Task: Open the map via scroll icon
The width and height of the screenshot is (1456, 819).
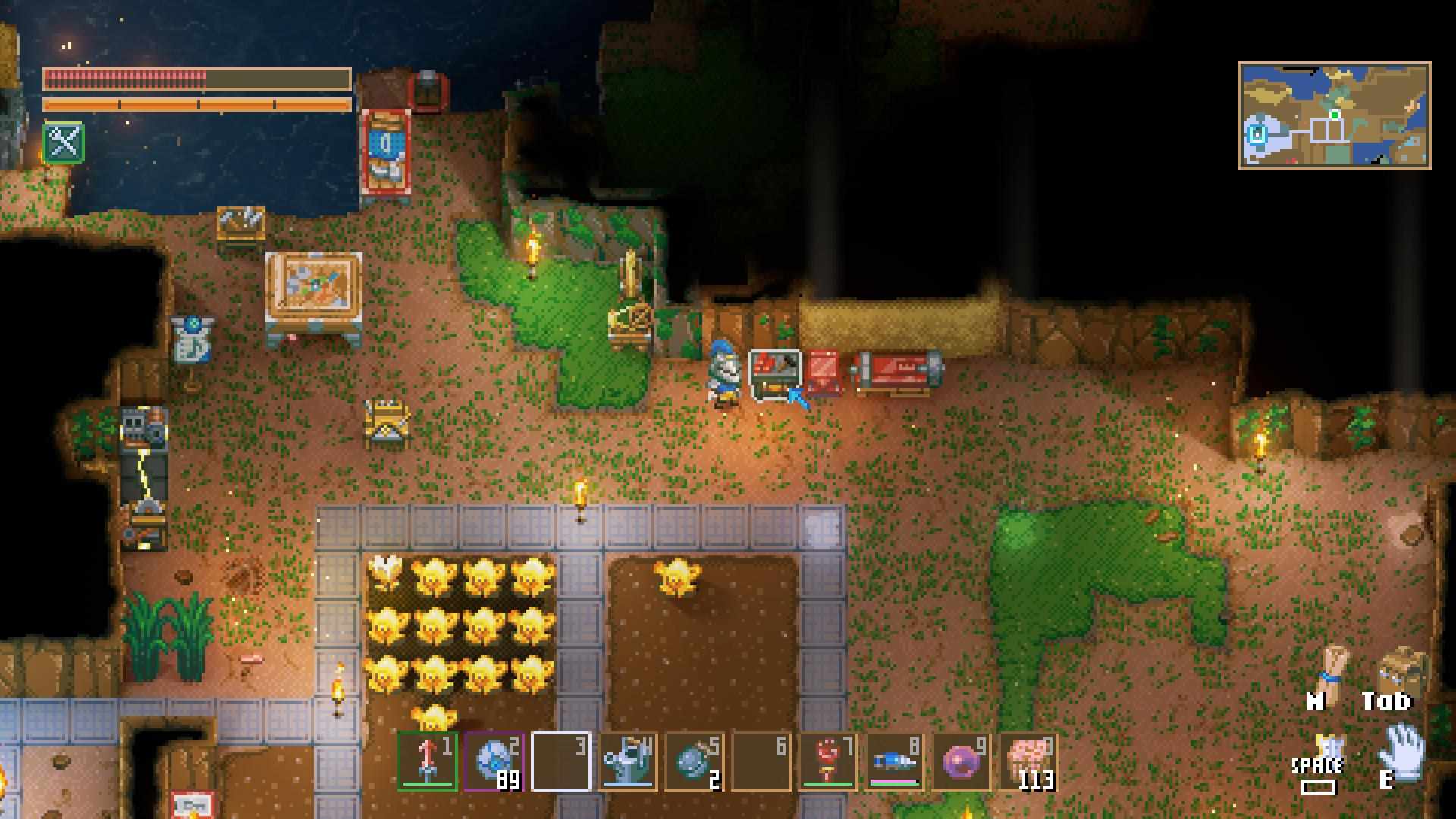Action: coord(1332,669)
